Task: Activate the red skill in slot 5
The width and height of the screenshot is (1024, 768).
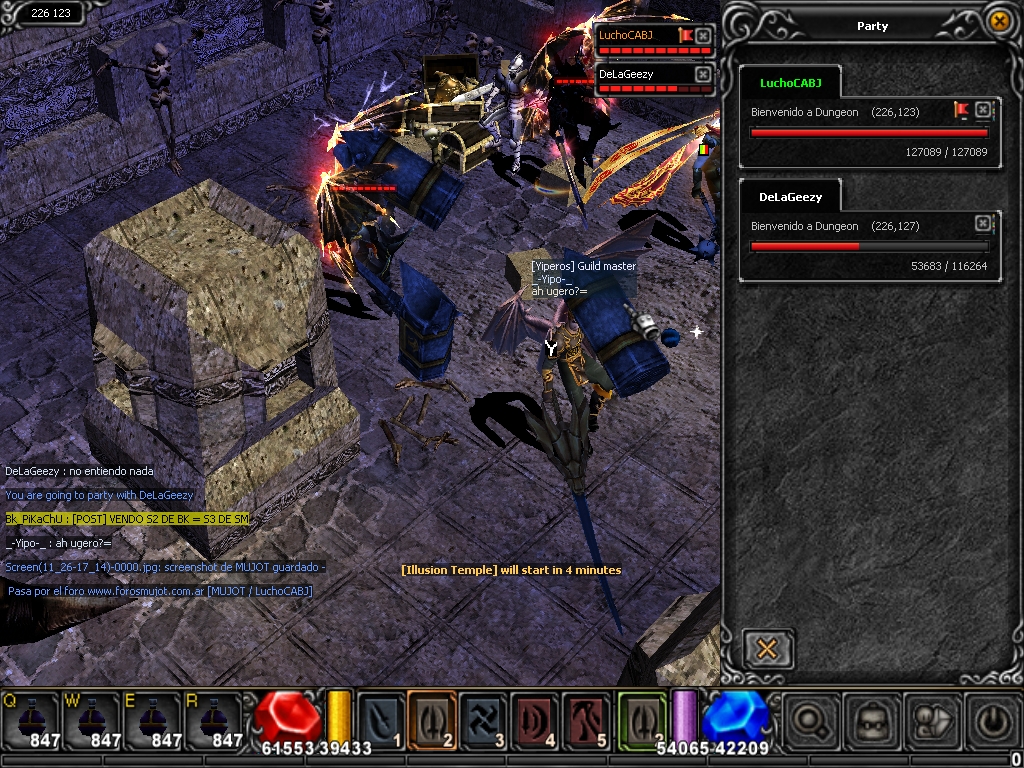Action: click(588, 720)
